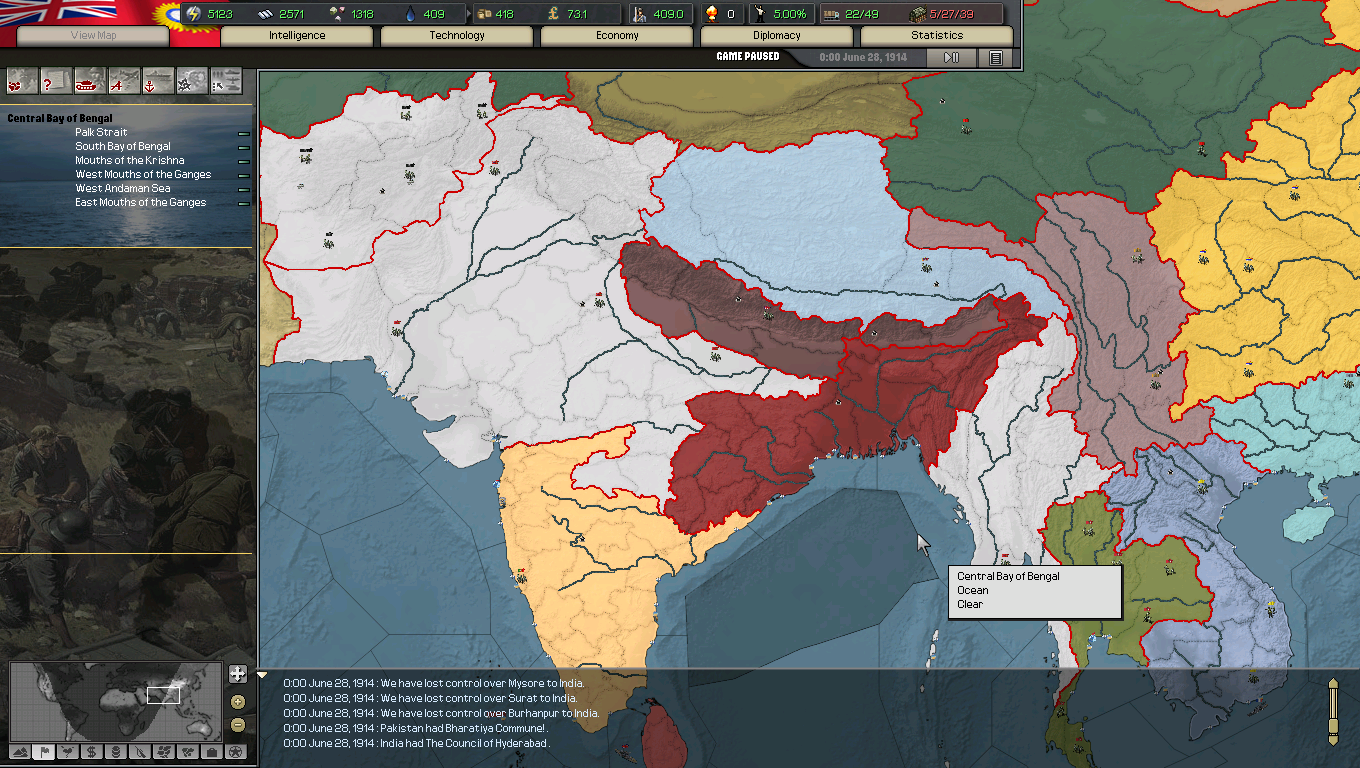Switch to the Technology tab

coord(456,35)
